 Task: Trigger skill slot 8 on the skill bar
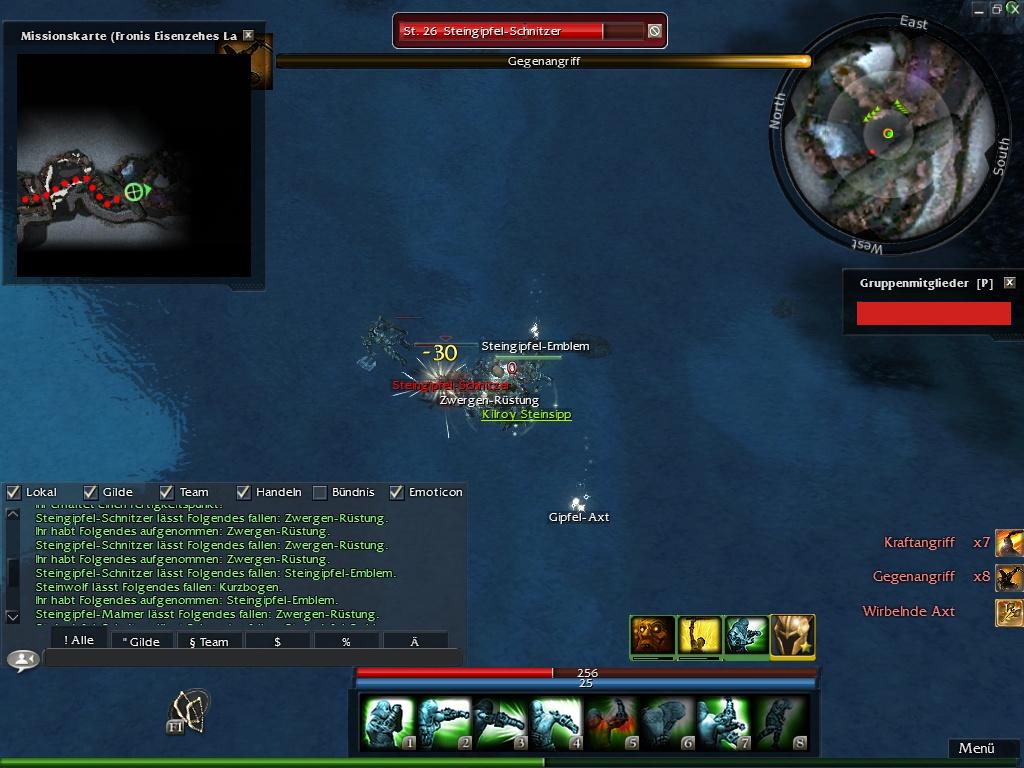780,723
